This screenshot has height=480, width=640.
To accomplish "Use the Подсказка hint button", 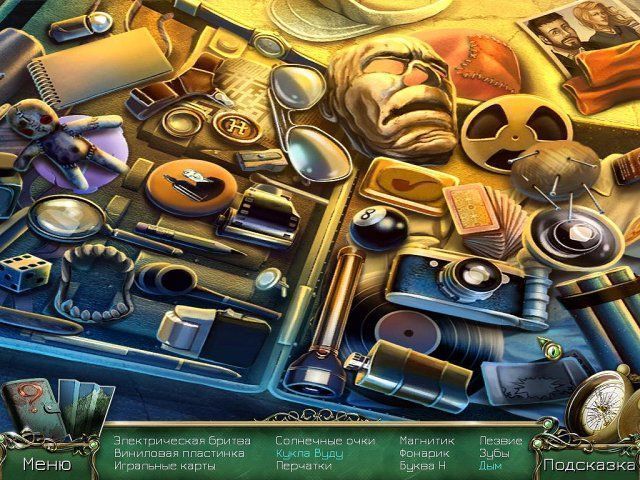I will click(590, 465).
